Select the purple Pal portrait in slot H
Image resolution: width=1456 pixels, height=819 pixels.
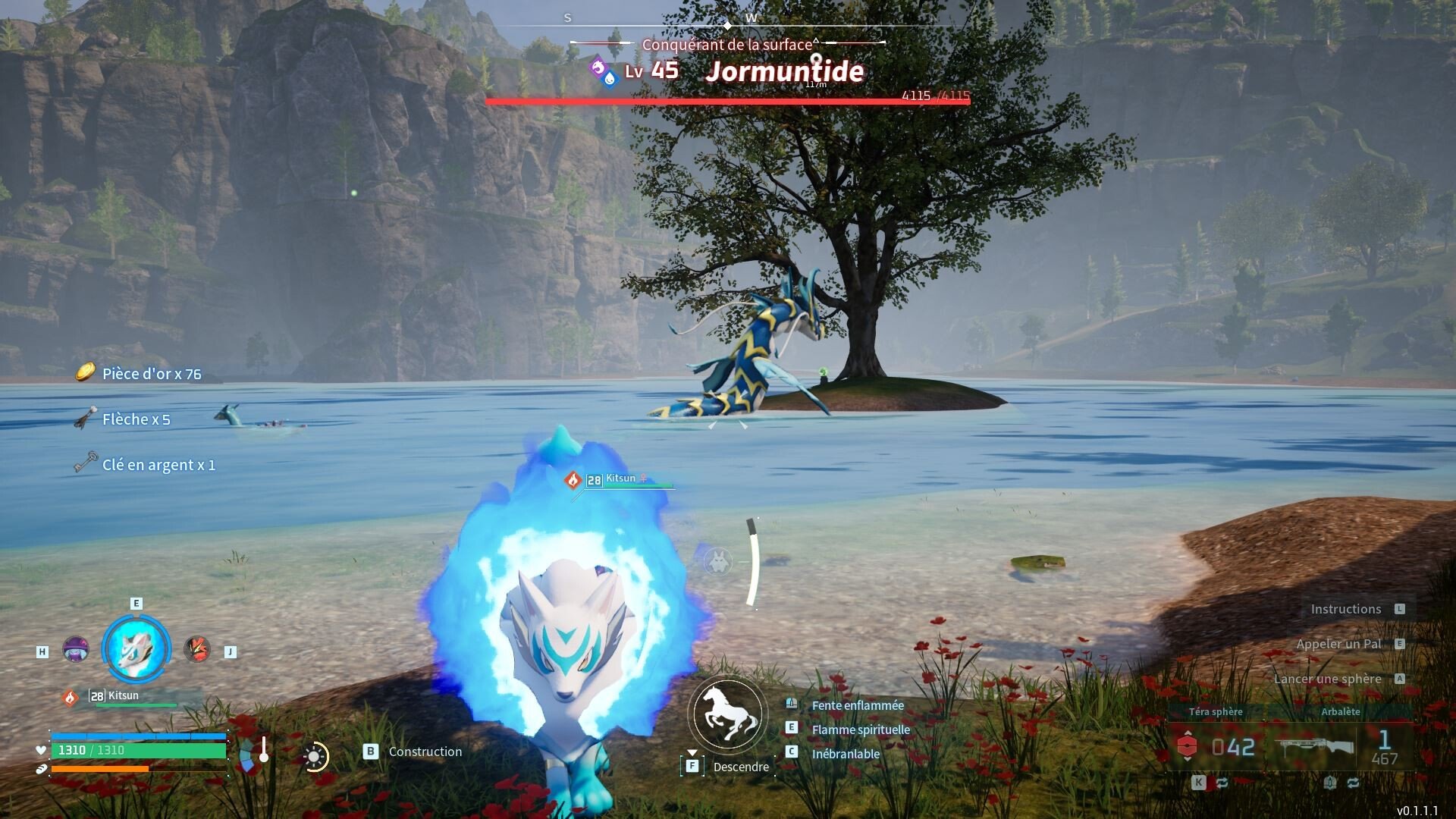[76, 650]
